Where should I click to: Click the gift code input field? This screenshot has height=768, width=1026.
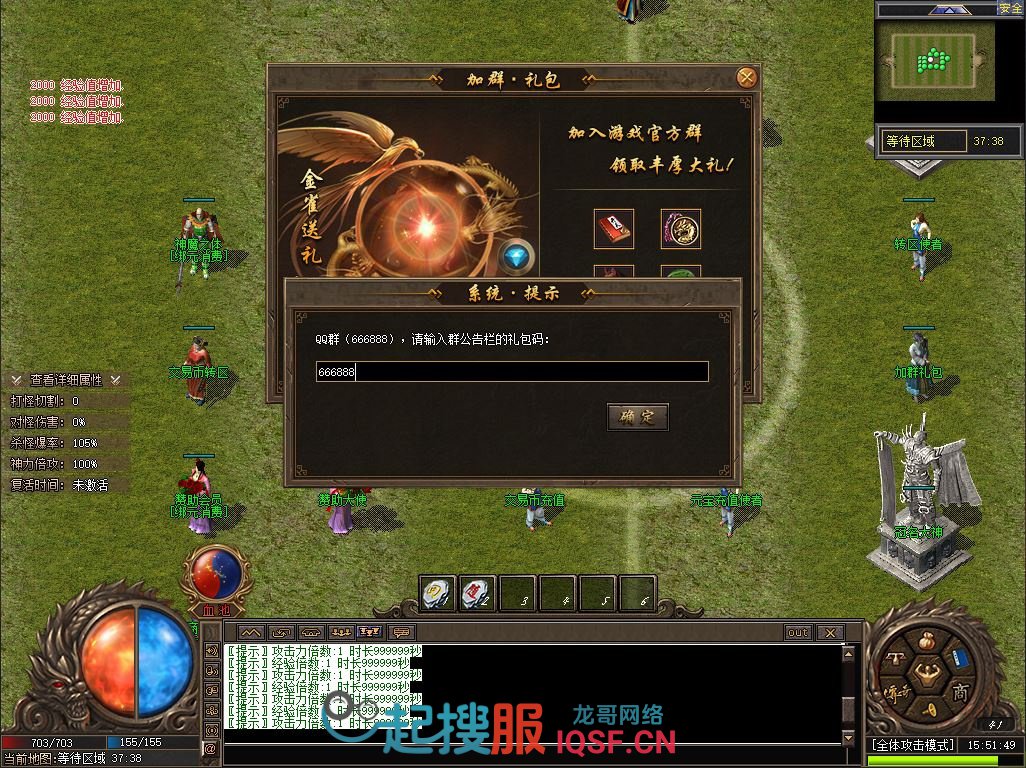coord(512,372)
